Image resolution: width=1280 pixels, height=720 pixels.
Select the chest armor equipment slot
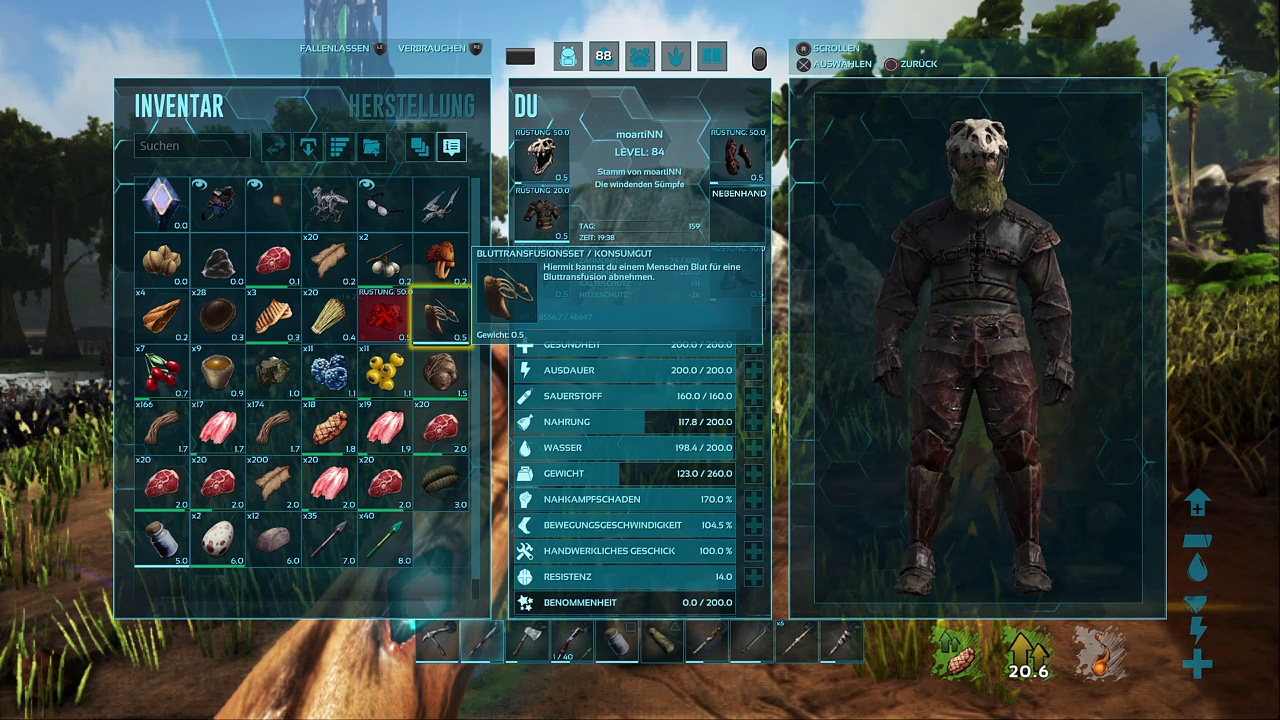click(x=542, y=215)
